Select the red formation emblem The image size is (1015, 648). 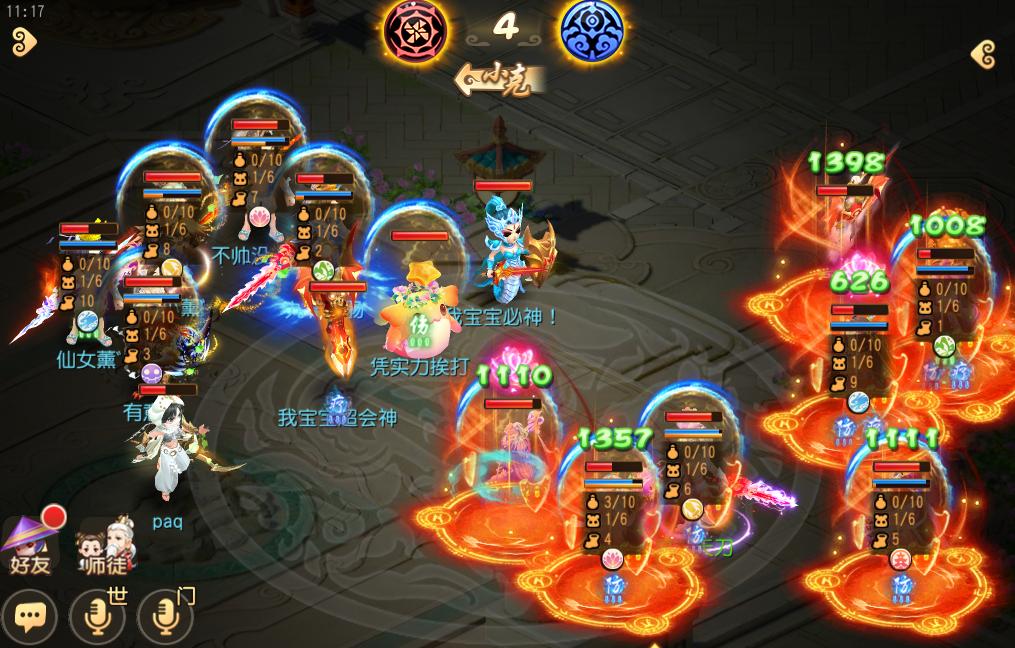414,29
